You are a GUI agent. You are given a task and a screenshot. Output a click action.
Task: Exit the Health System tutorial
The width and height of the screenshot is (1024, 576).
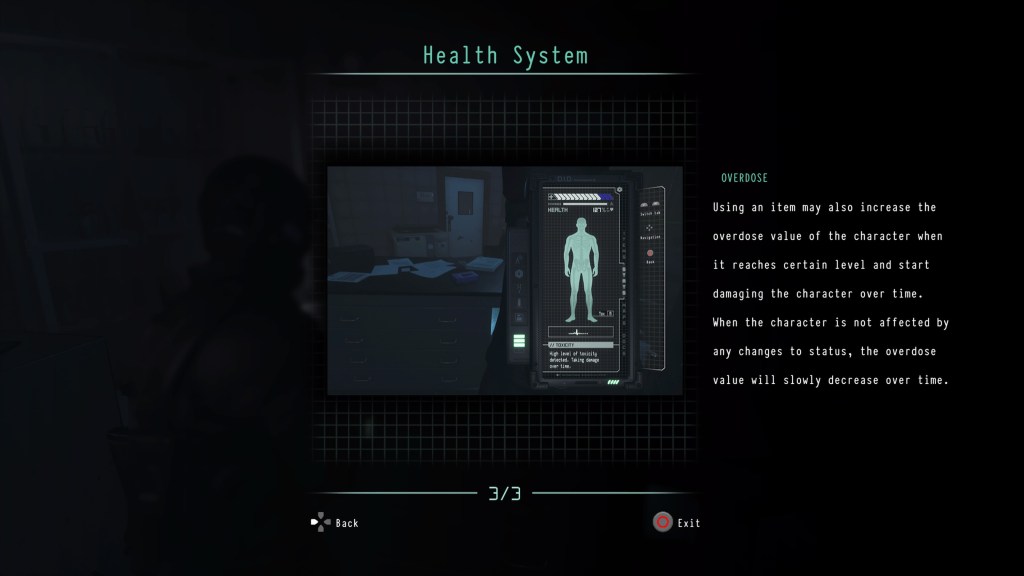pos(676,522)
